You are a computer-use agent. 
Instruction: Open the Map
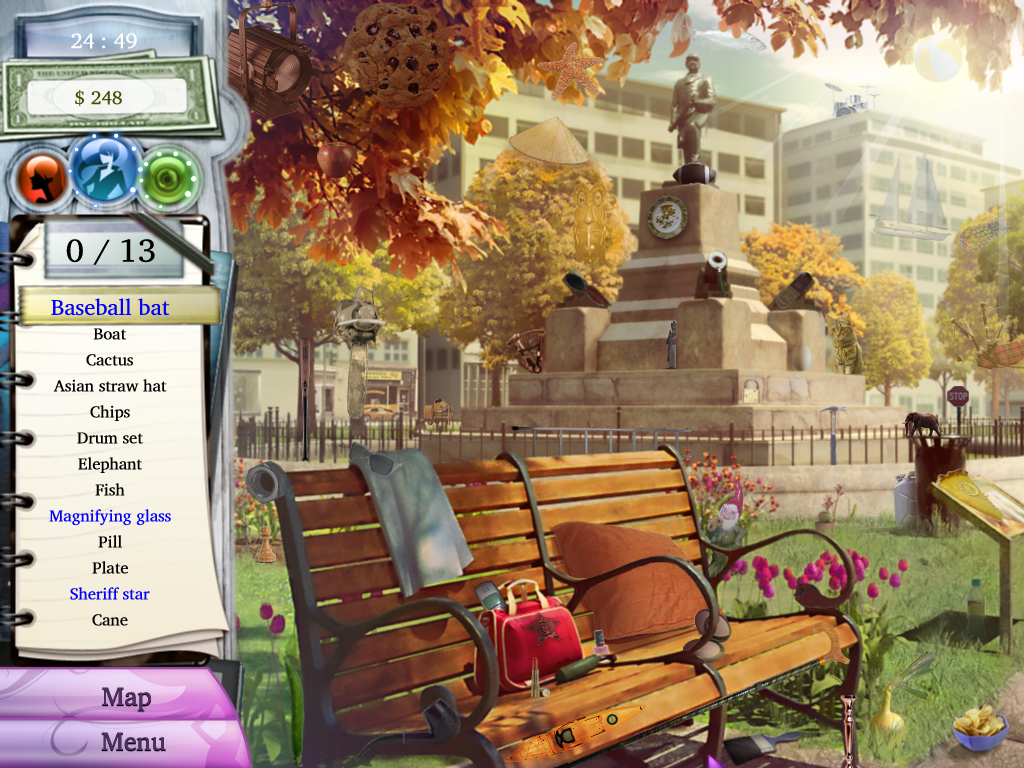coord(125,697)
